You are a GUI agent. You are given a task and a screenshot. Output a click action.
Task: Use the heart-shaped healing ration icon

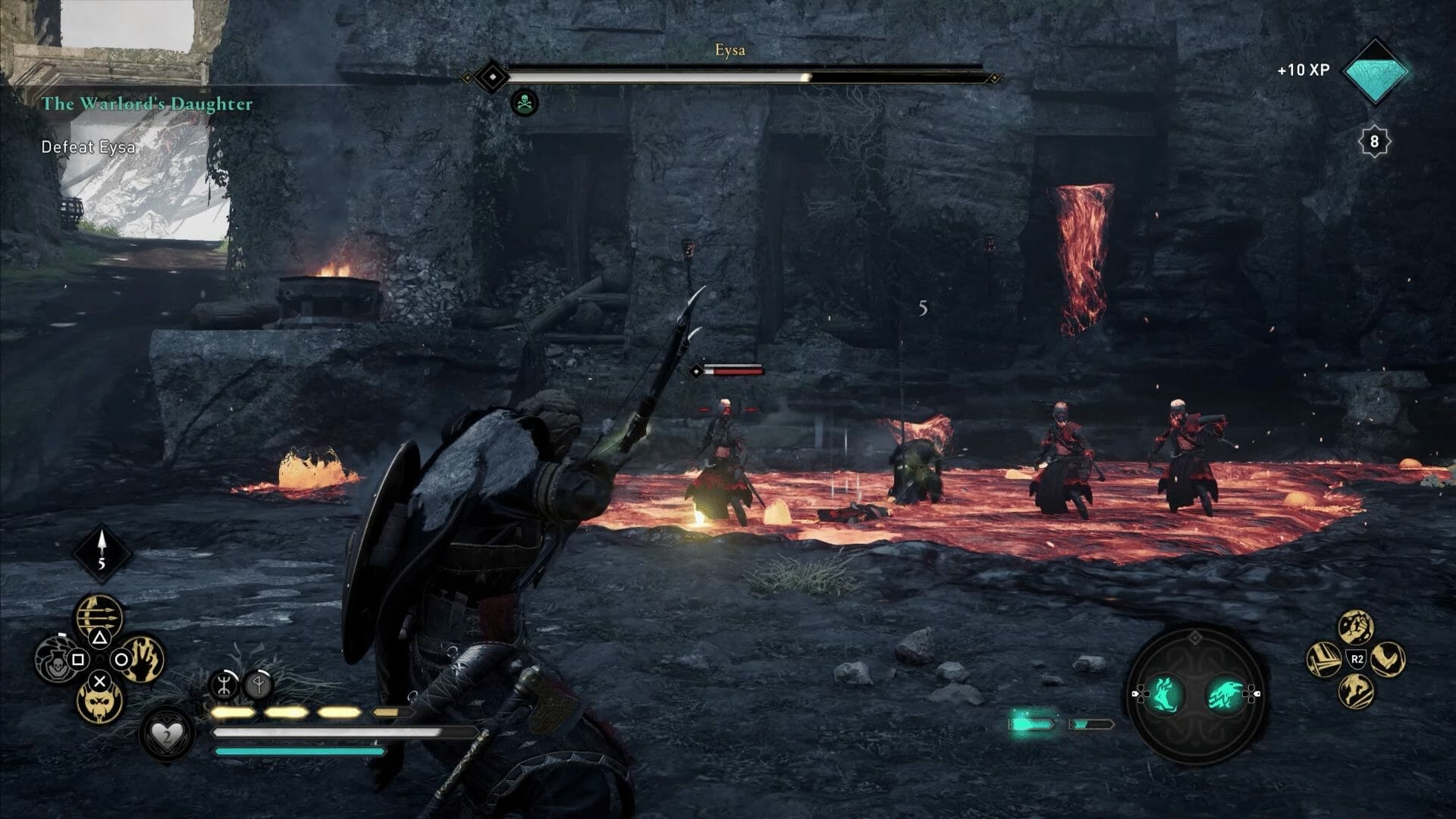pos(166,734)
